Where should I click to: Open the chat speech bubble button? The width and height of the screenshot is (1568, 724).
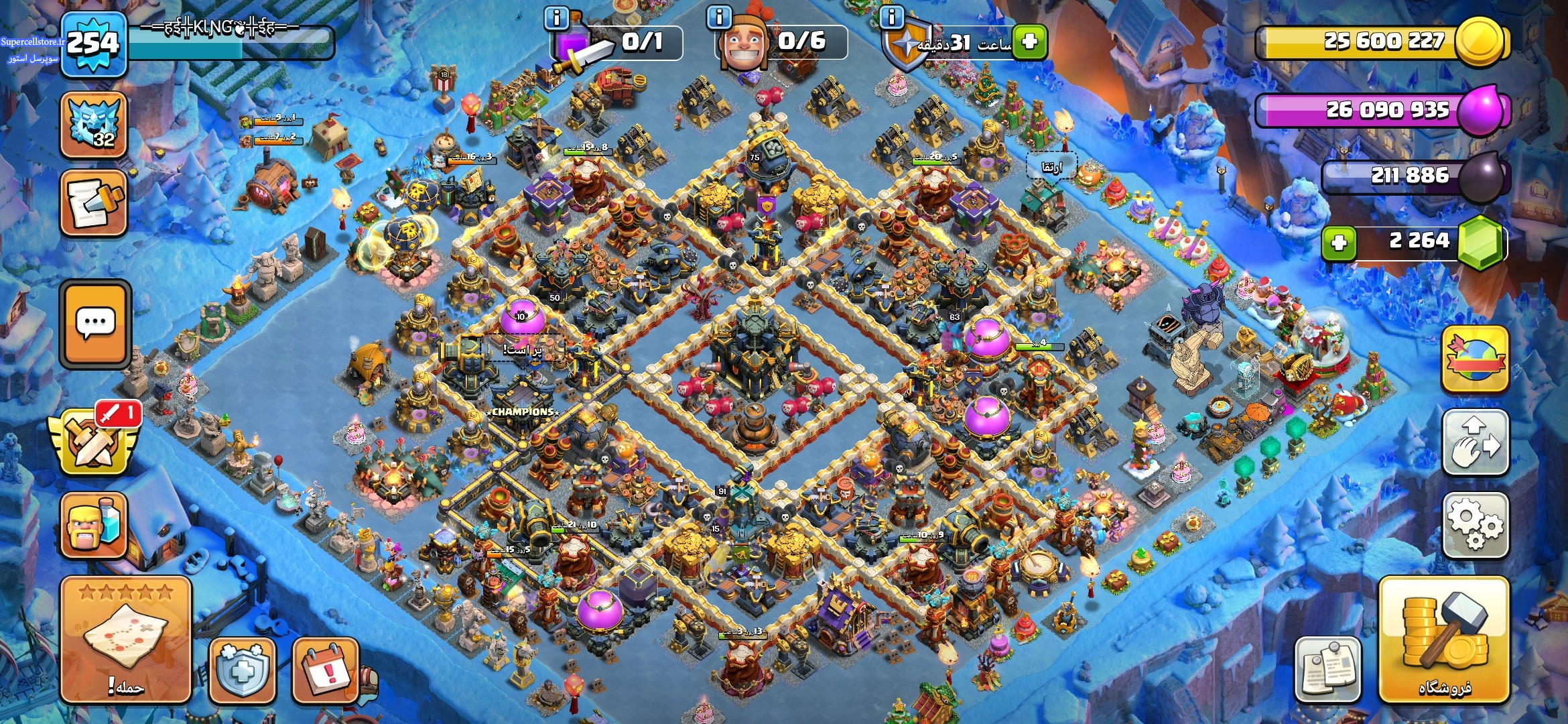tap(95, 324)
